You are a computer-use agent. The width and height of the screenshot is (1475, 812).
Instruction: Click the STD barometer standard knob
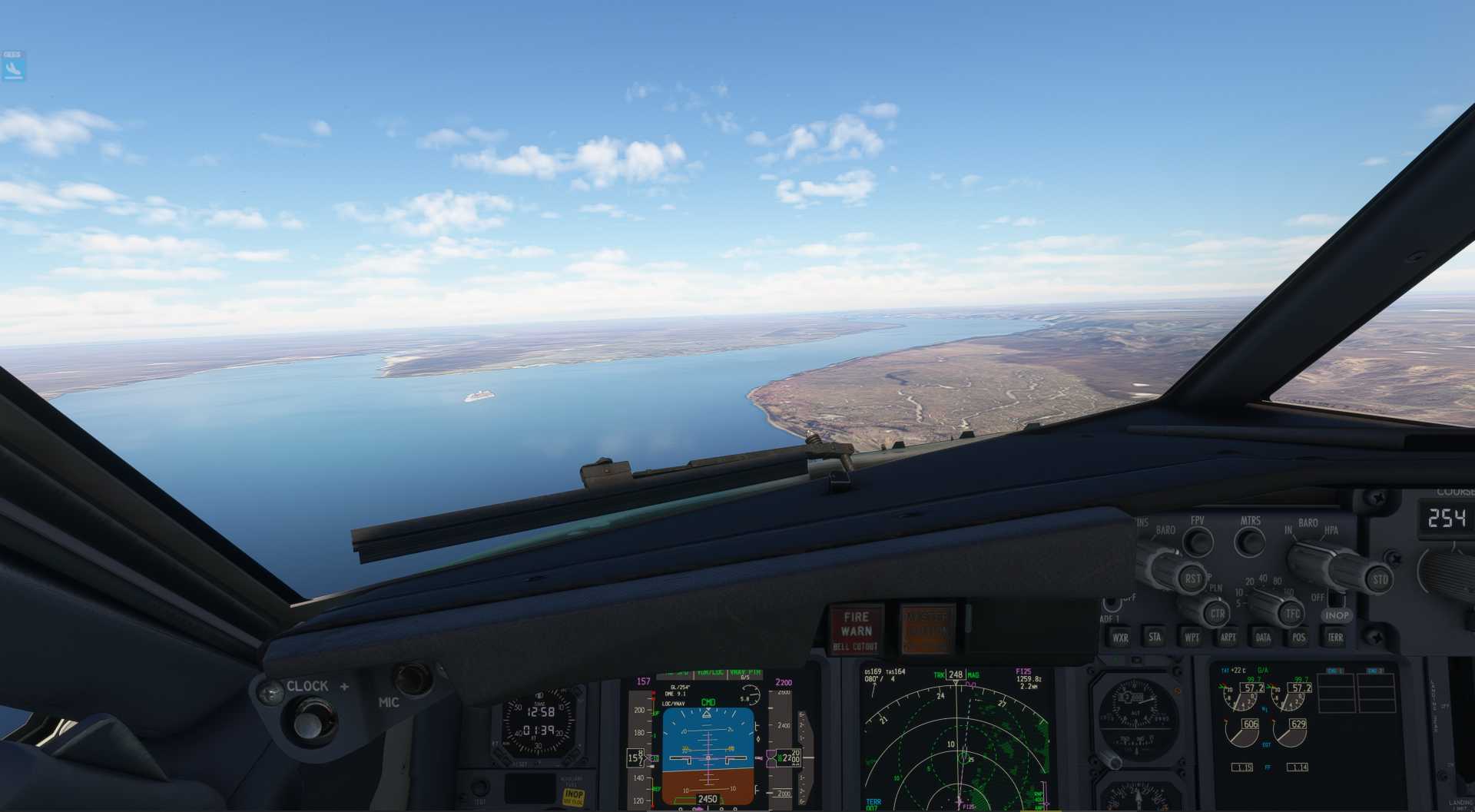pos(1380,579)
